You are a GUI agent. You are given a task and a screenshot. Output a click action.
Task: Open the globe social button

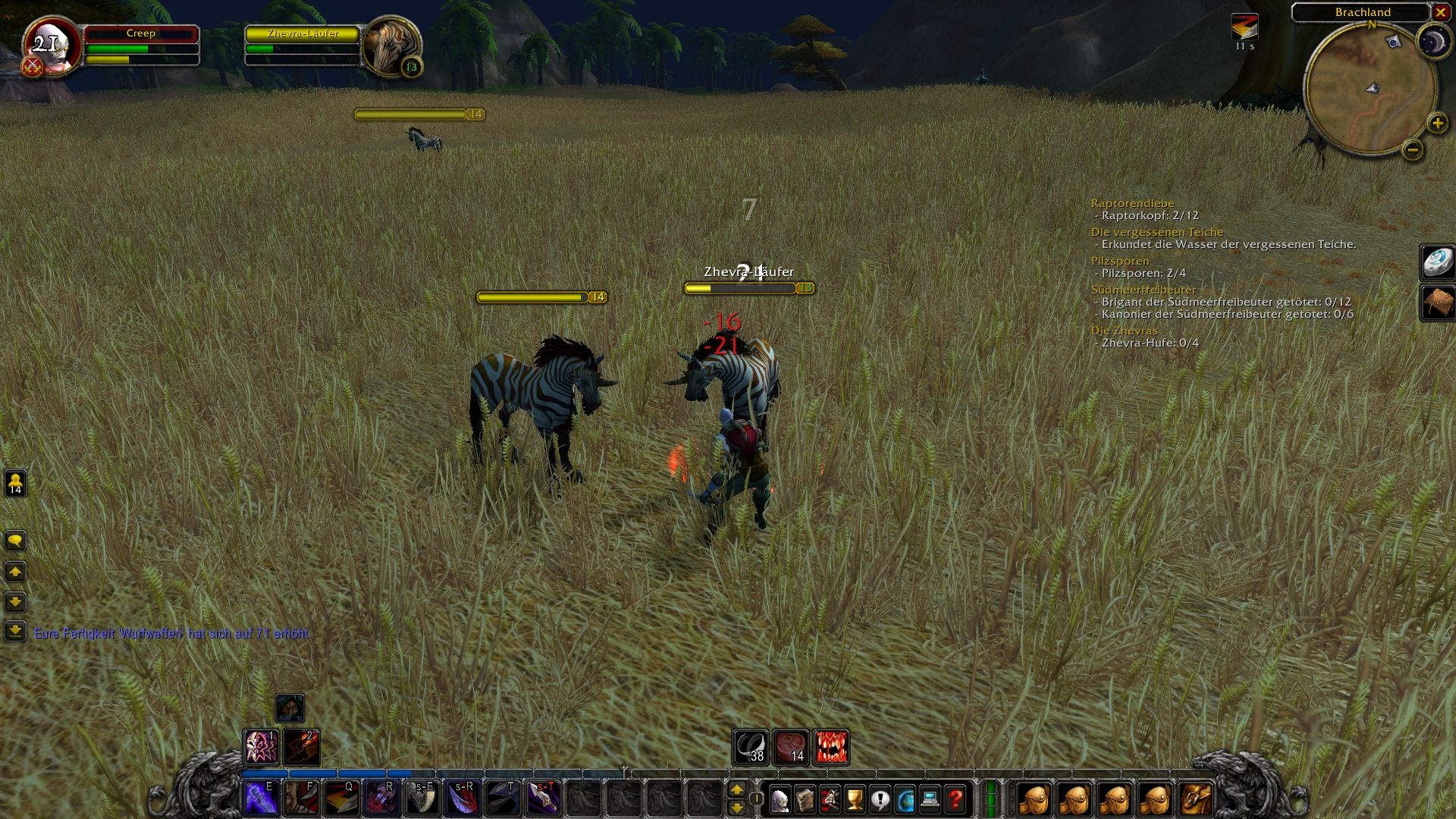[905, 799]
